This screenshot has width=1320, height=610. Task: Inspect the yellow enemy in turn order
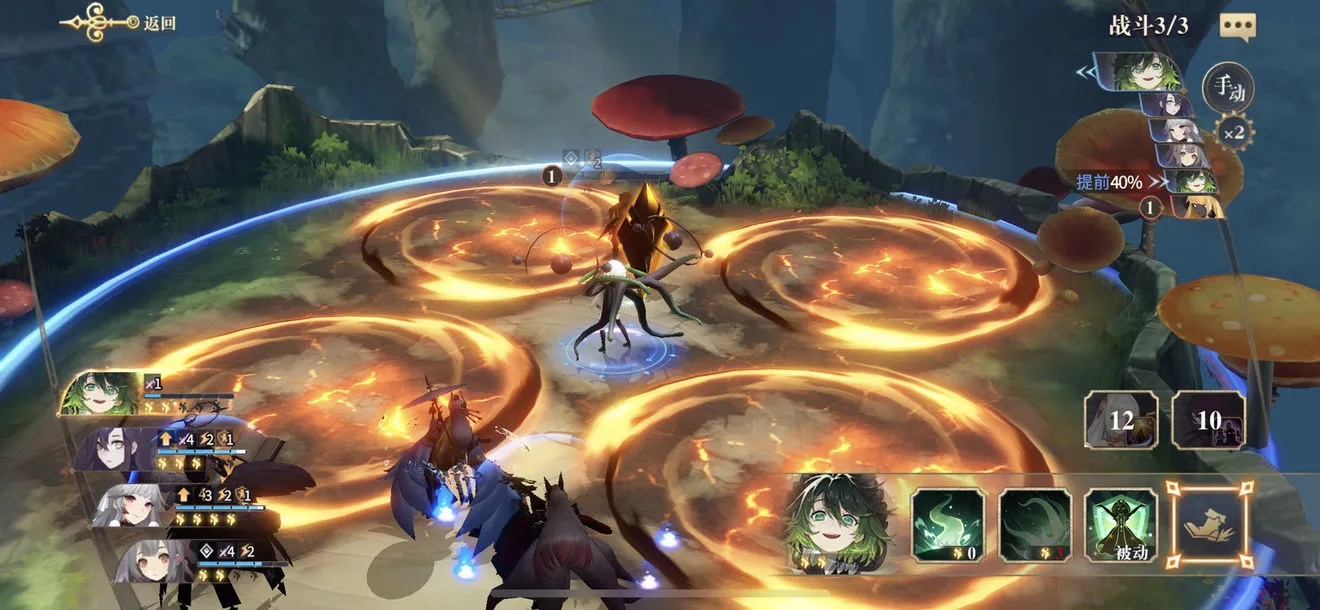(x=1195, y=207)
